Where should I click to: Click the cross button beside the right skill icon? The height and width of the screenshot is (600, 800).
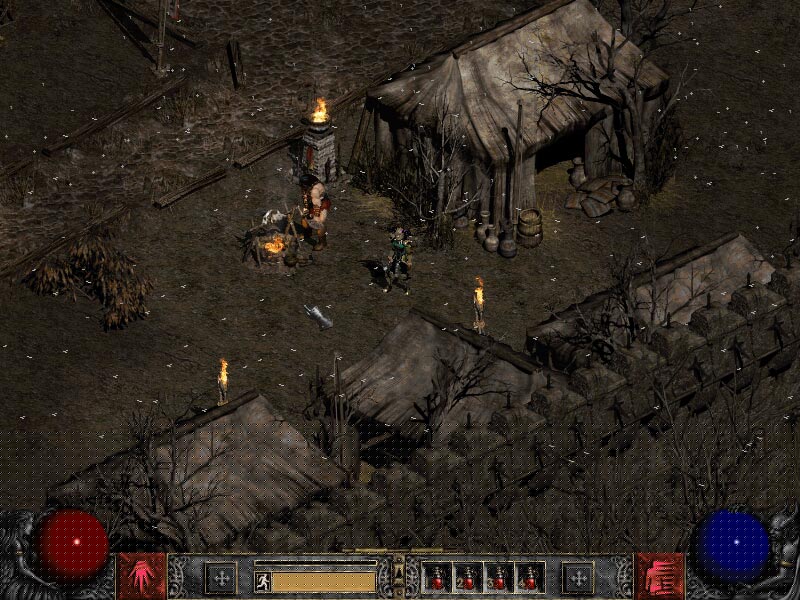577,577
